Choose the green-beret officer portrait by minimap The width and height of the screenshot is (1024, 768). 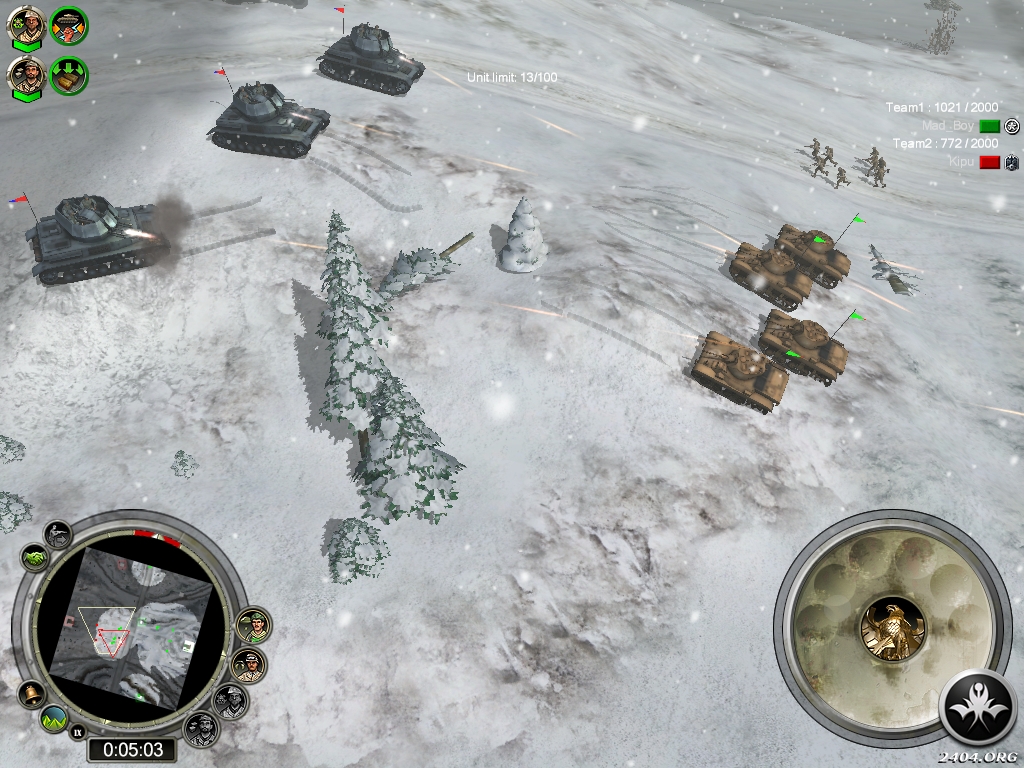point(255,626)
